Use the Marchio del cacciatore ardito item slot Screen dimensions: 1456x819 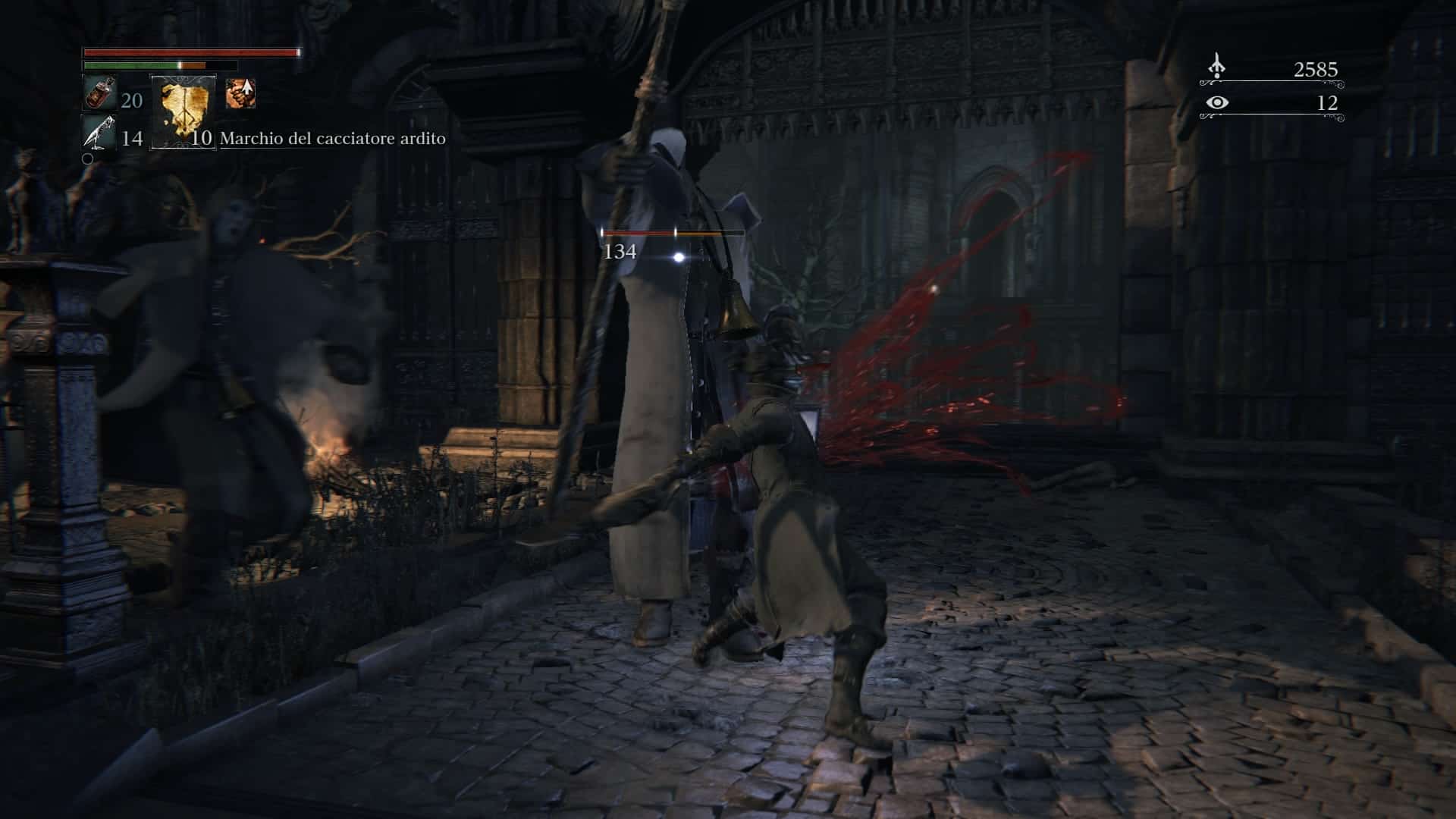[183, 111]
